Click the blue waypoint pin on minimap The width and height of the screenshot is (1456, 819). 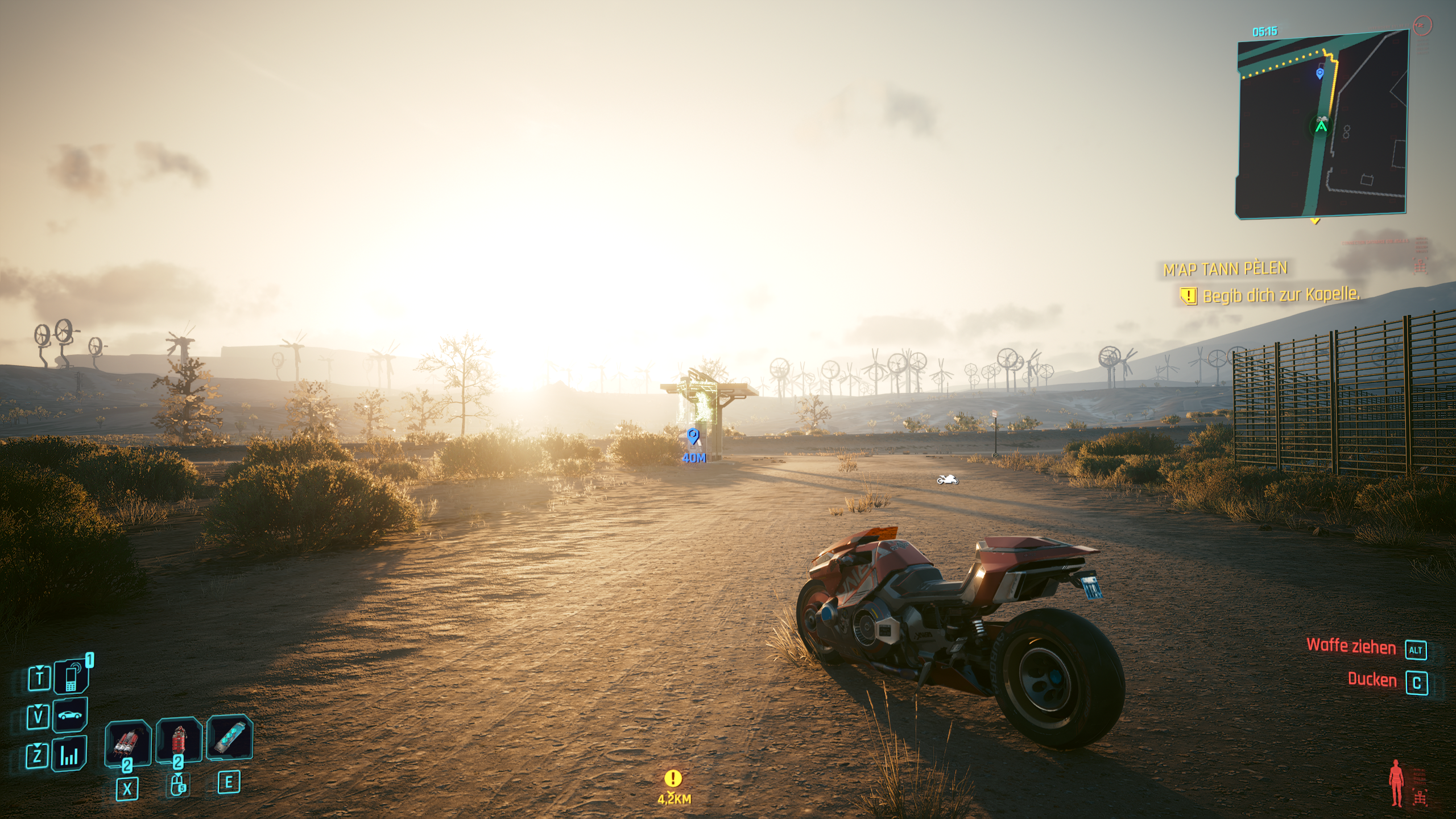point(1320,73)
